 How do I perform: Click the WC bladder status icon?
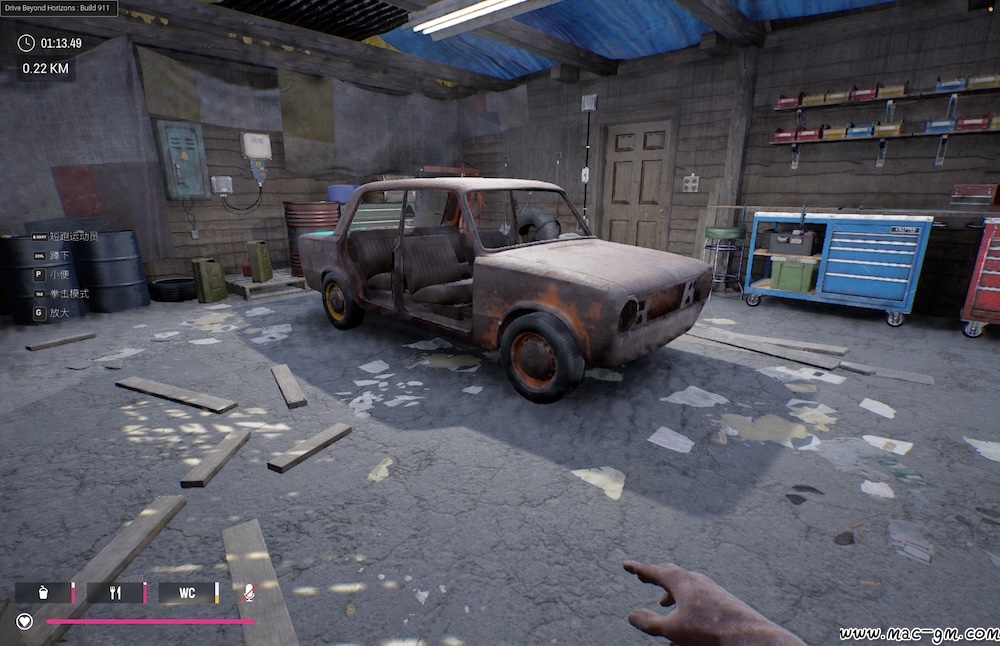[187, 593]
